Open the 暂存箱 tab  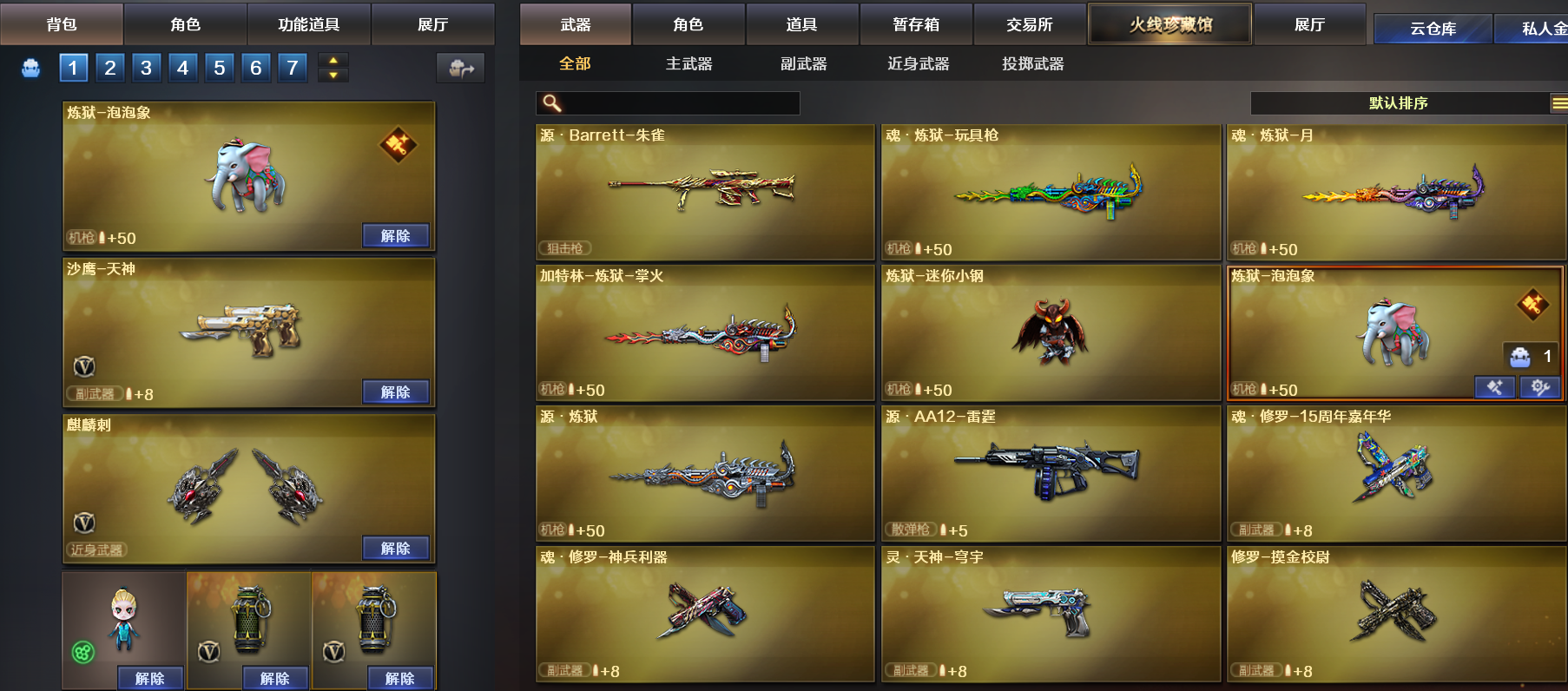pos(916,24)
